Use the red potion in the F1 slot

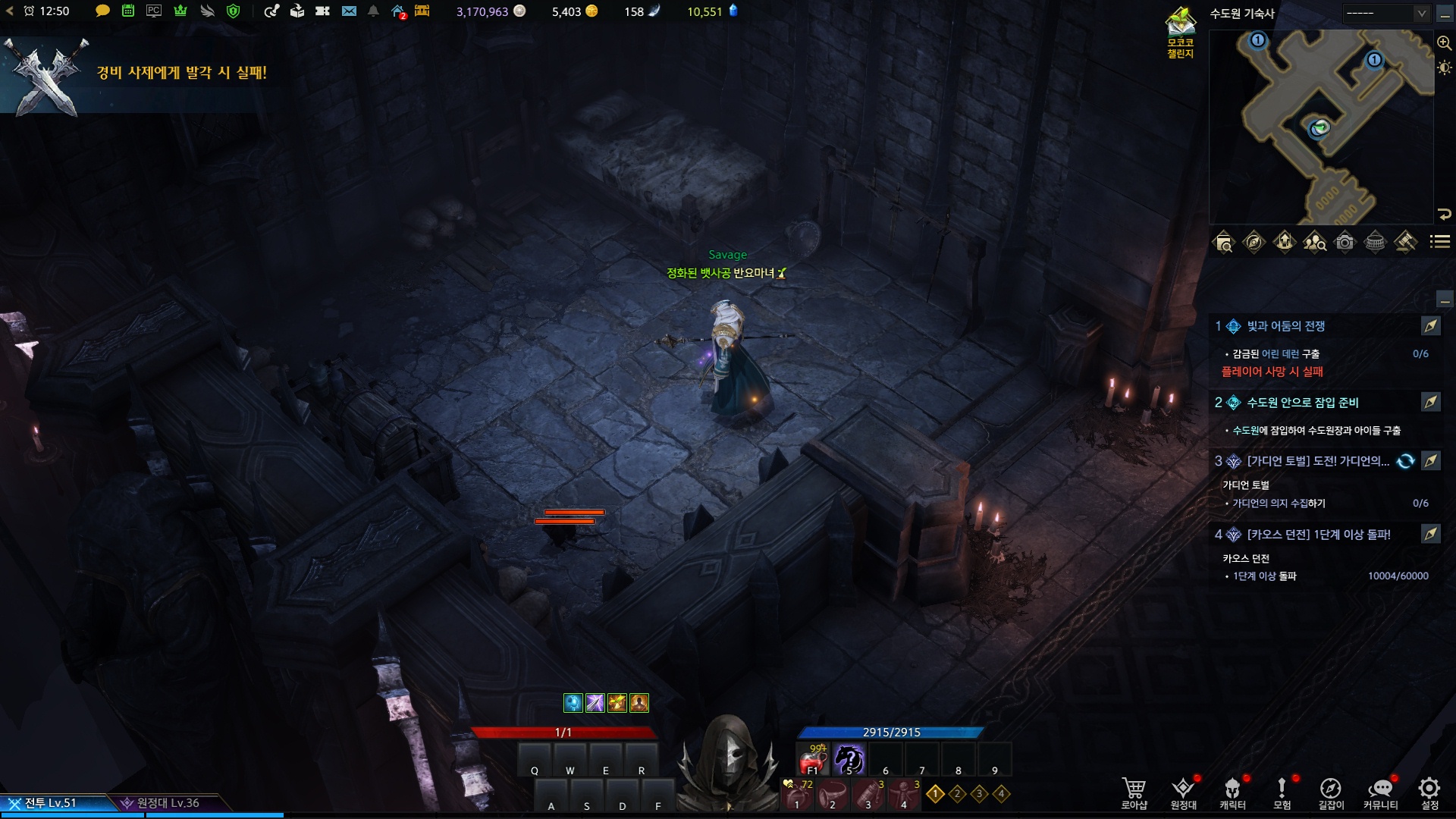(813, 758)
